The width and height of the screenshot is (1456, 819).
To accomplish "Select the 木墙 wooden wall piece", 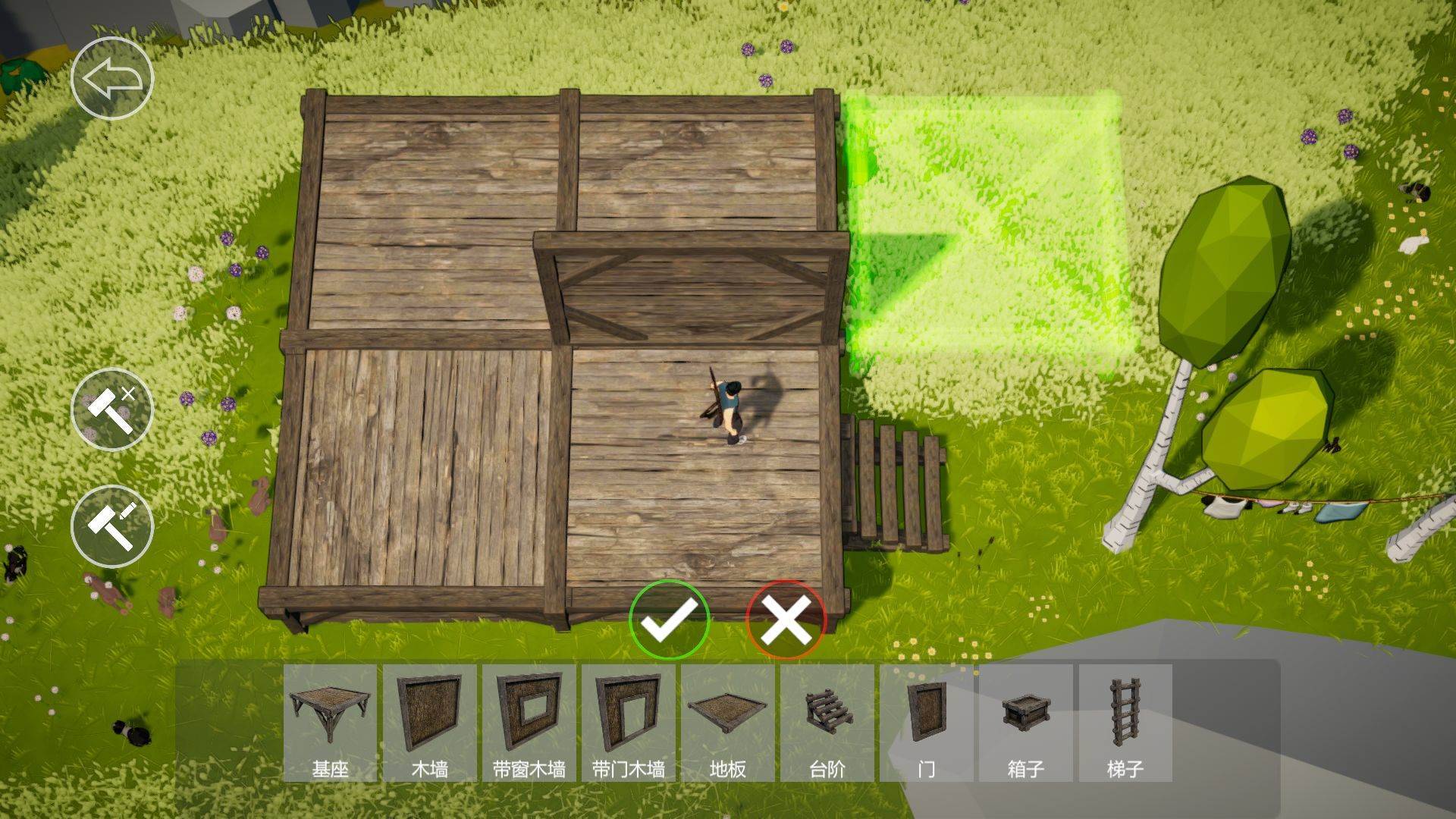I will (430, 723).
